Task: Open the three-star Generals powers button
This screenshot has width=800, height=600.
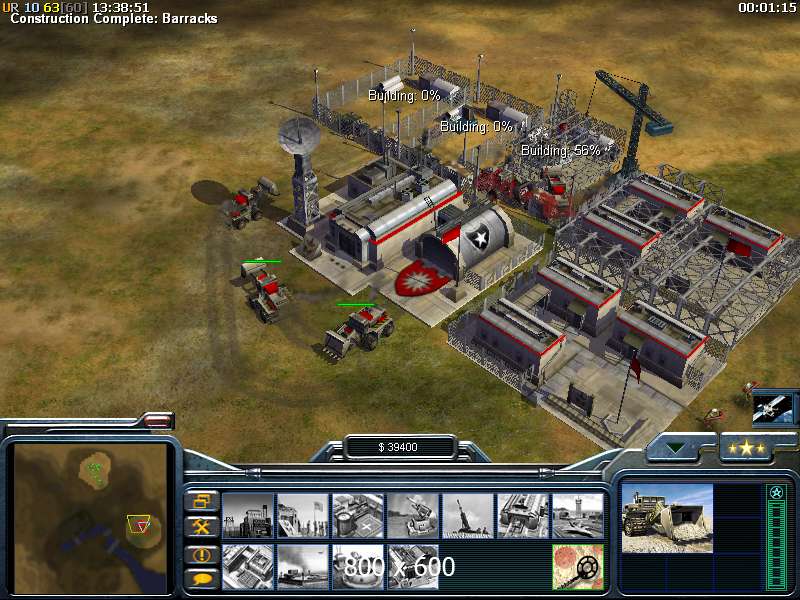Action: 747,448
